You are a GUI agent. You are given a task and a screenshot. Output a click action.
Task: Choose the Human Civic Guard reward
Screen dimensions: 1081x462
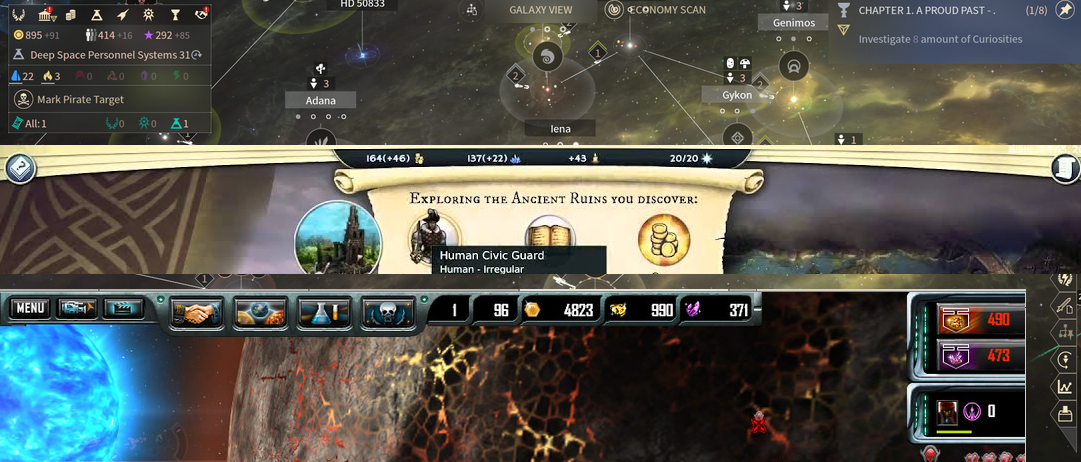click(435, 238)
